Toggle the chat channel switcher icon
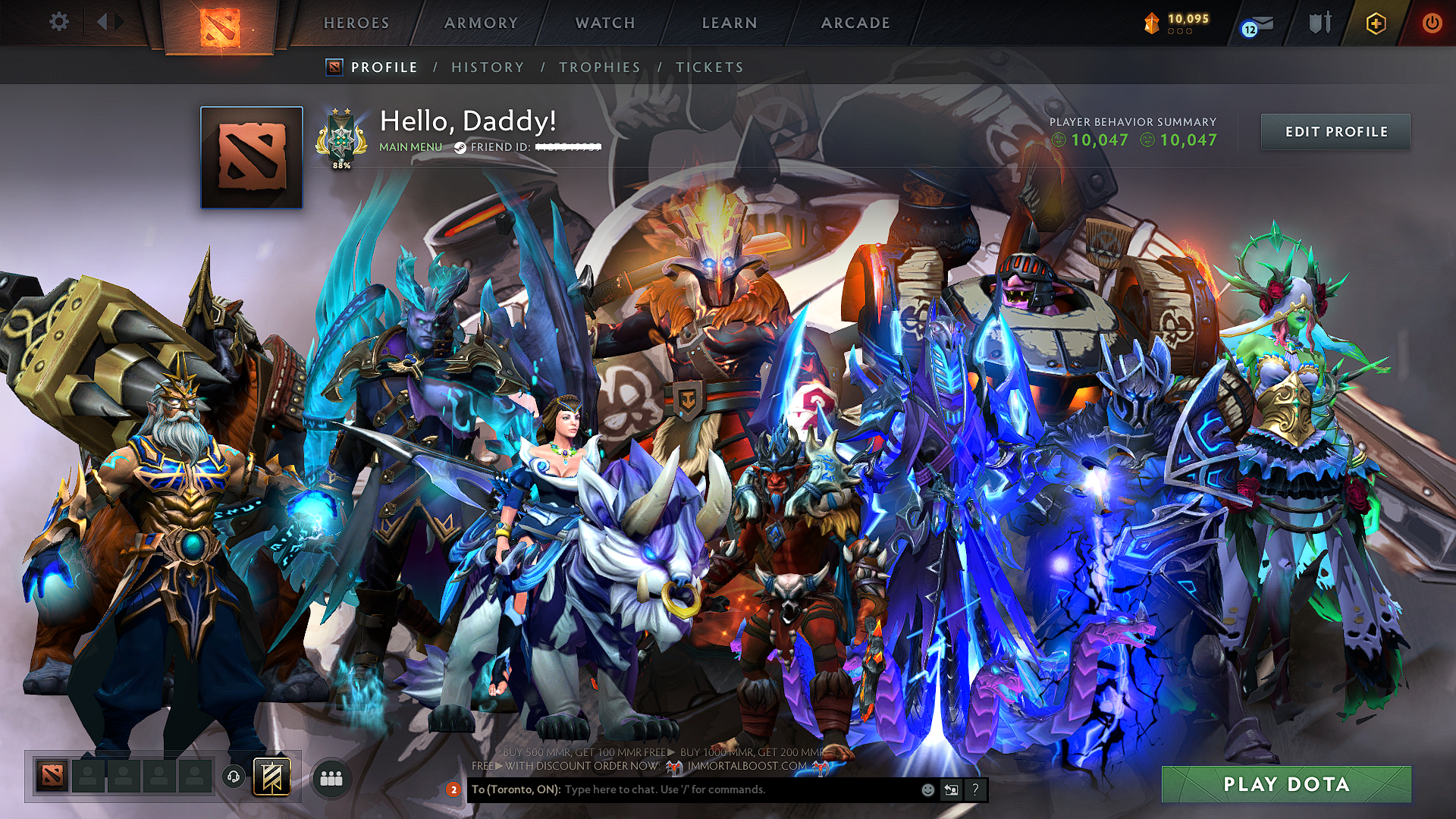This screenshot has width=1456, height=819. pos(950,790)
